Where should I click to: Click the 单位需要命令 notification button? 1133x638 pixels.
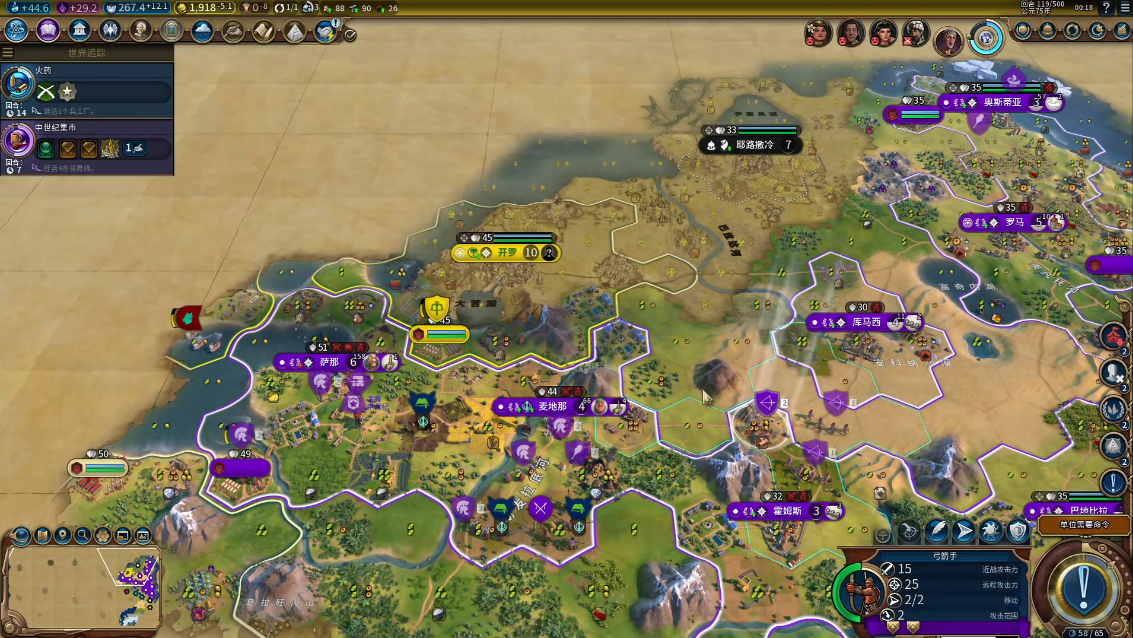click(1079, 524)
